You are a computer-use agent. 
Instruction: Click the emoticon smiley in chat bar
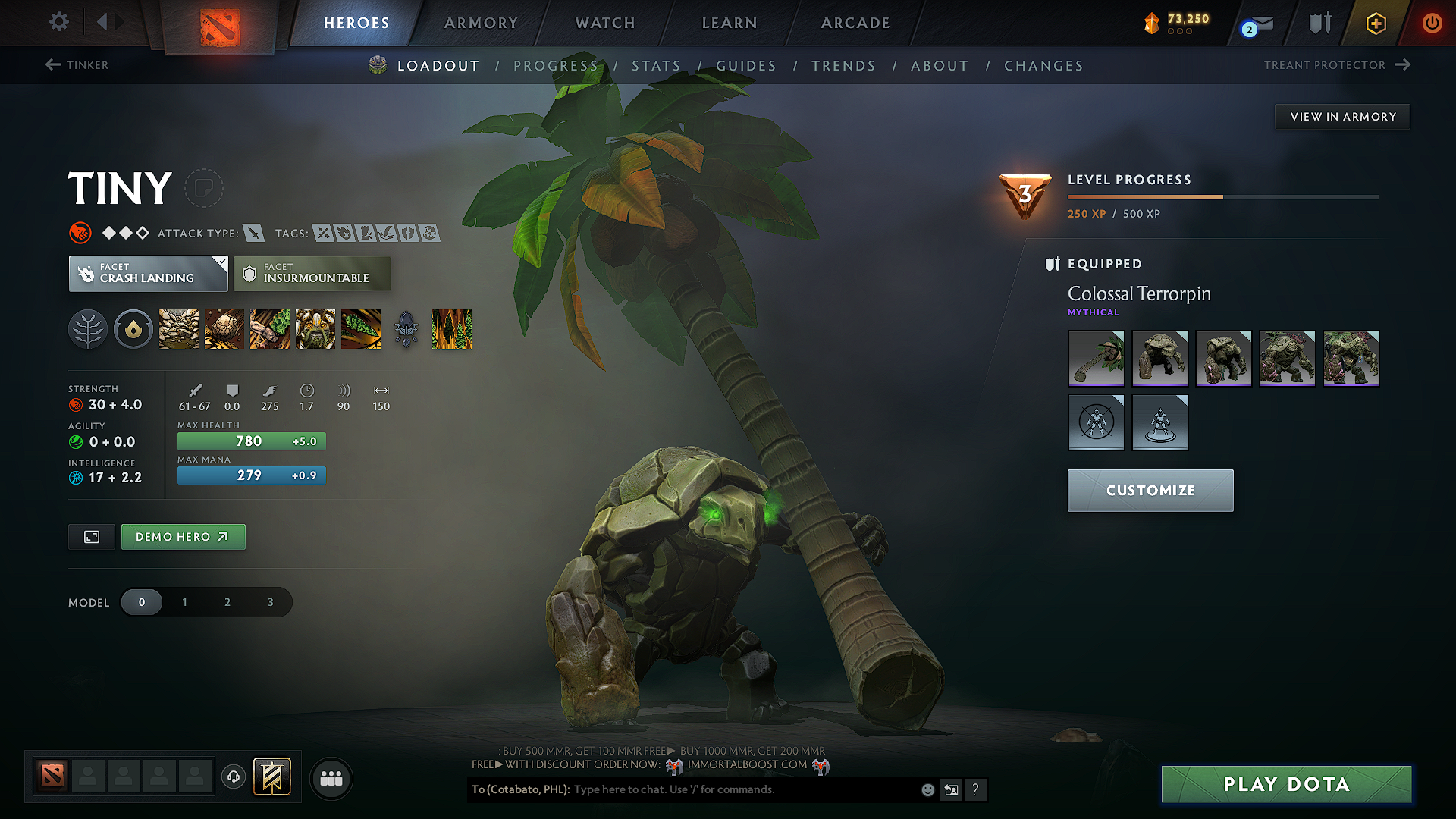(927, 789)
